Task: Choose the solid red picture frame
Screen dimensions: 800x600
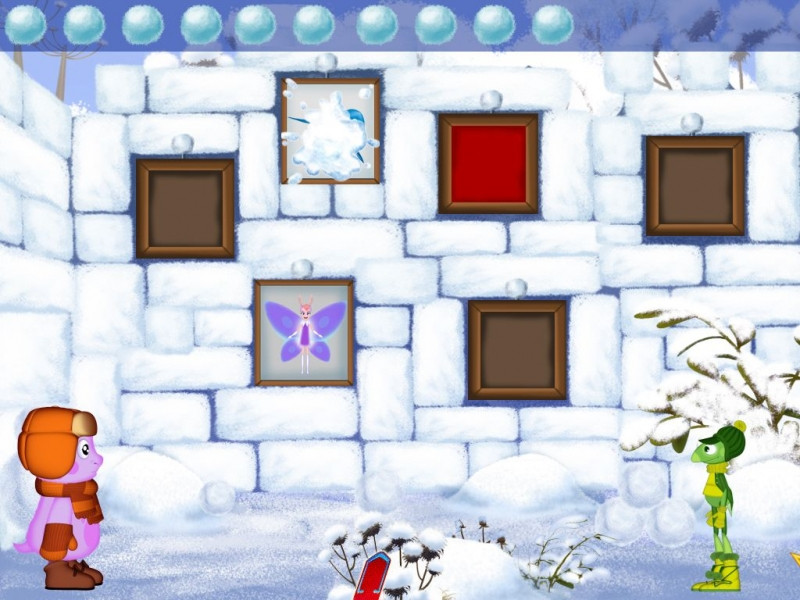Action: pos(488,164)
